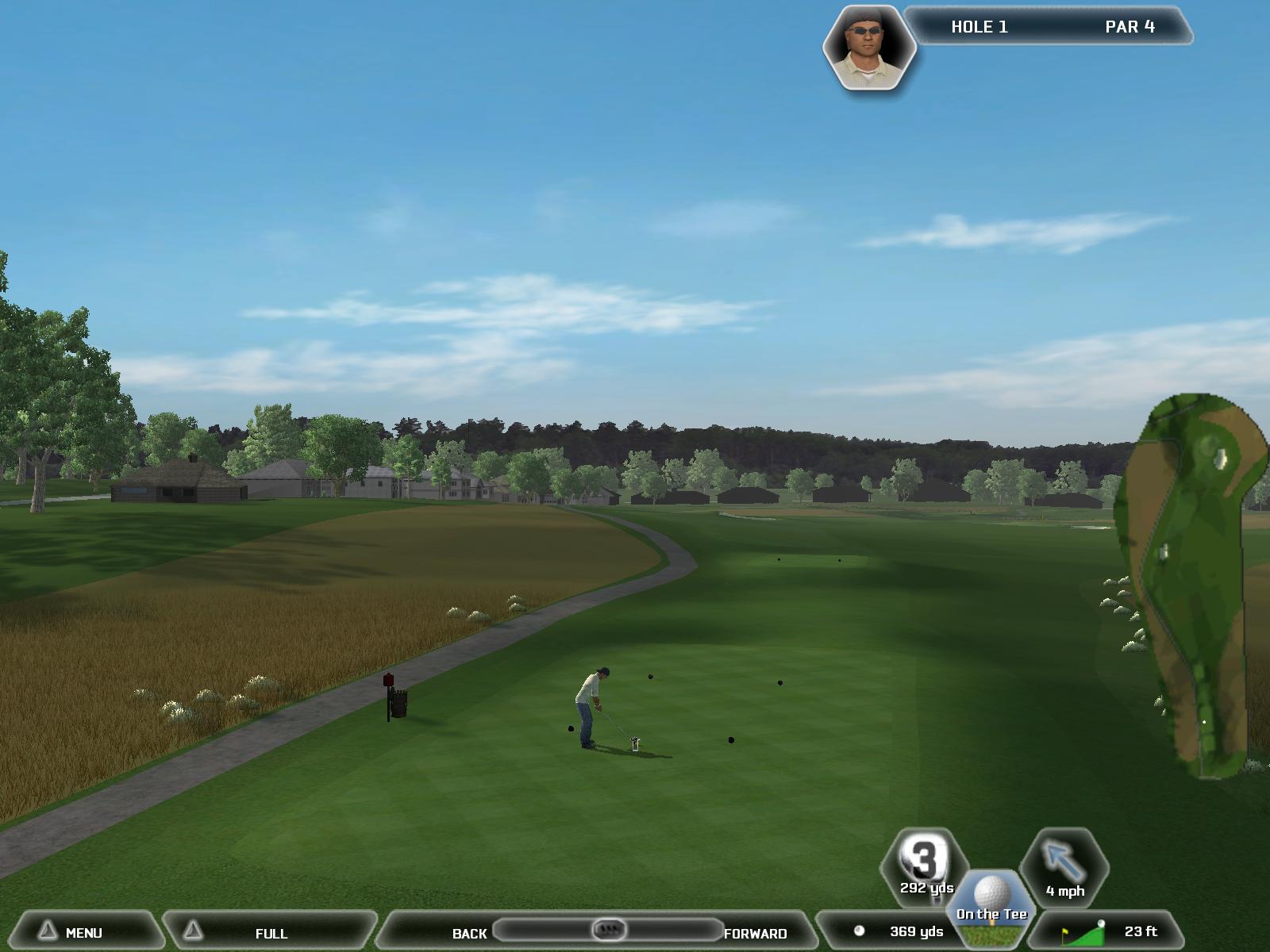
Task: Select the FULL swing option
Action: tap(270, 933)
